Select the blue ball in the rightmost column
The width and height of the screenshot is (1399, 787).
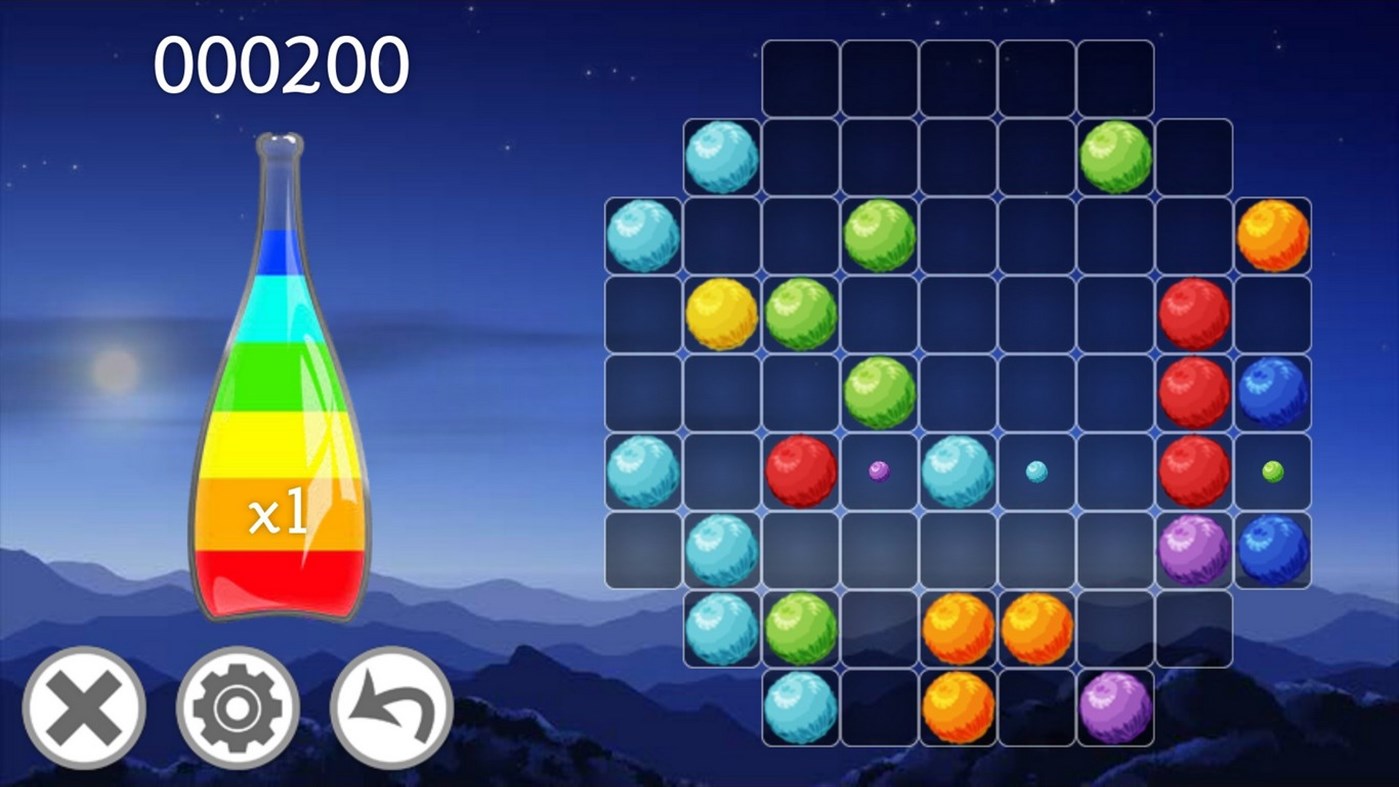click(x=1273, y=390)
